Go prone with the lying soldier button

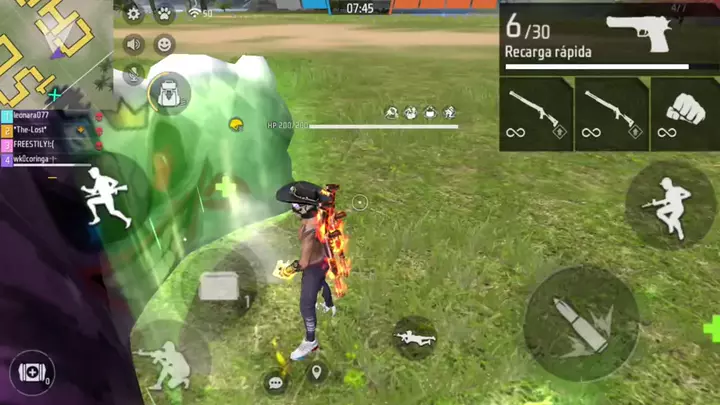(413, 337)
